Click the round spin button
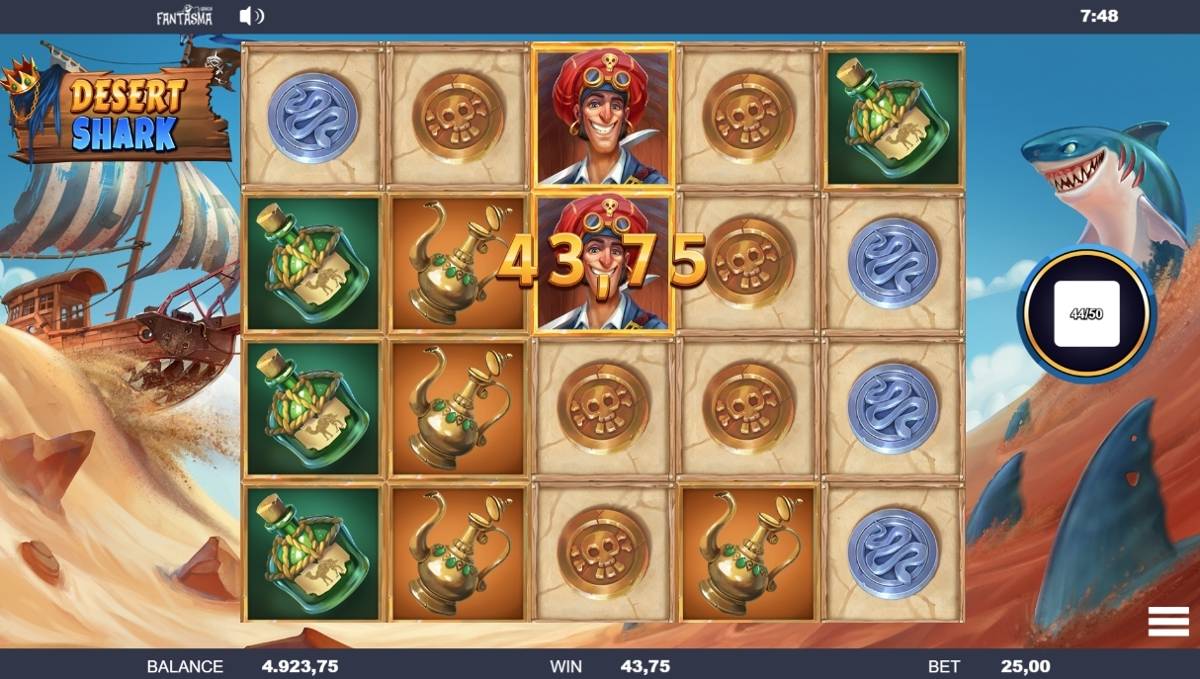Viewport: 1200px width, 679px height. tap(1085, 313)
